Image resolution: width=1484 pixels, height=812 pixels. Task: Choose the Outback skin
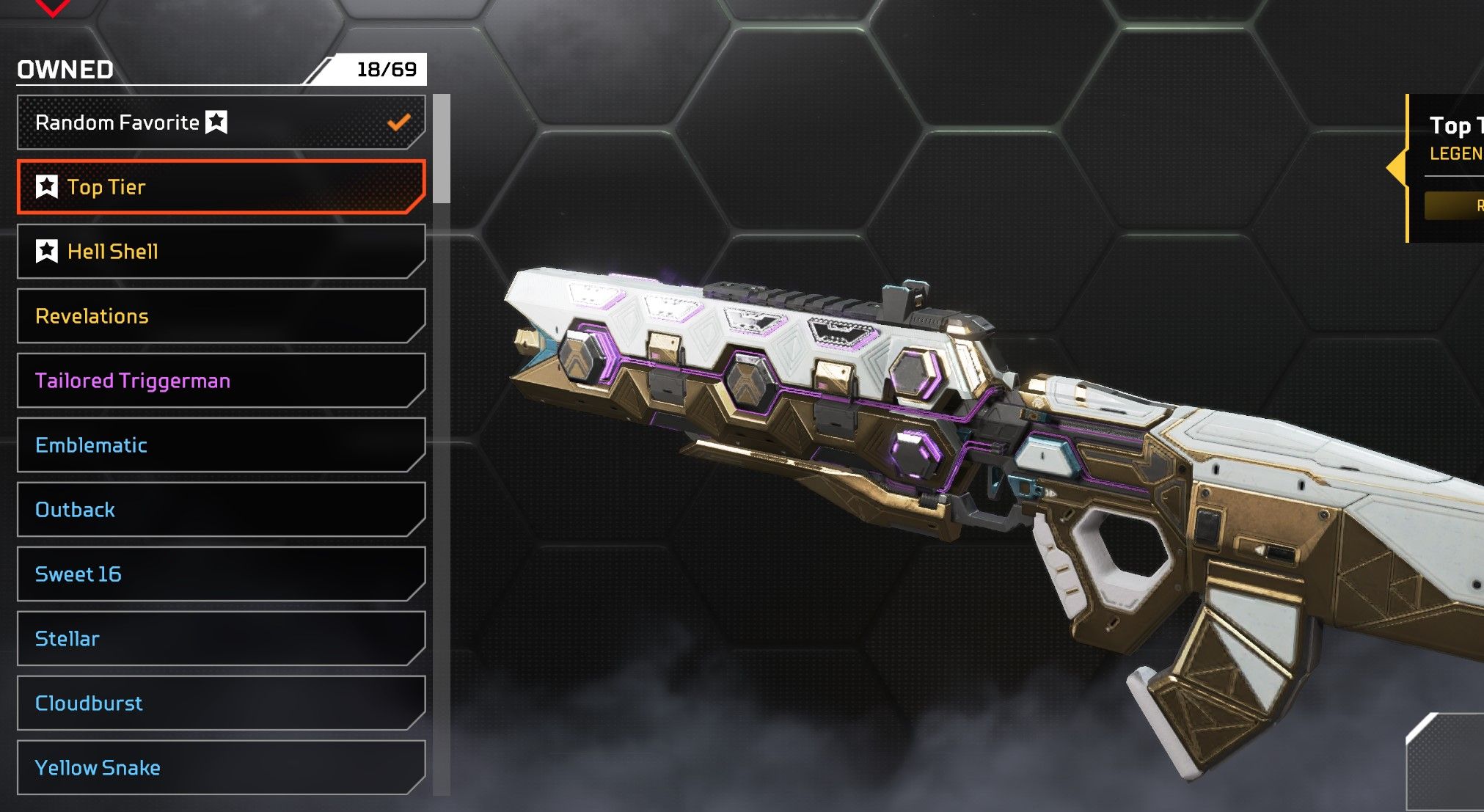220,510
